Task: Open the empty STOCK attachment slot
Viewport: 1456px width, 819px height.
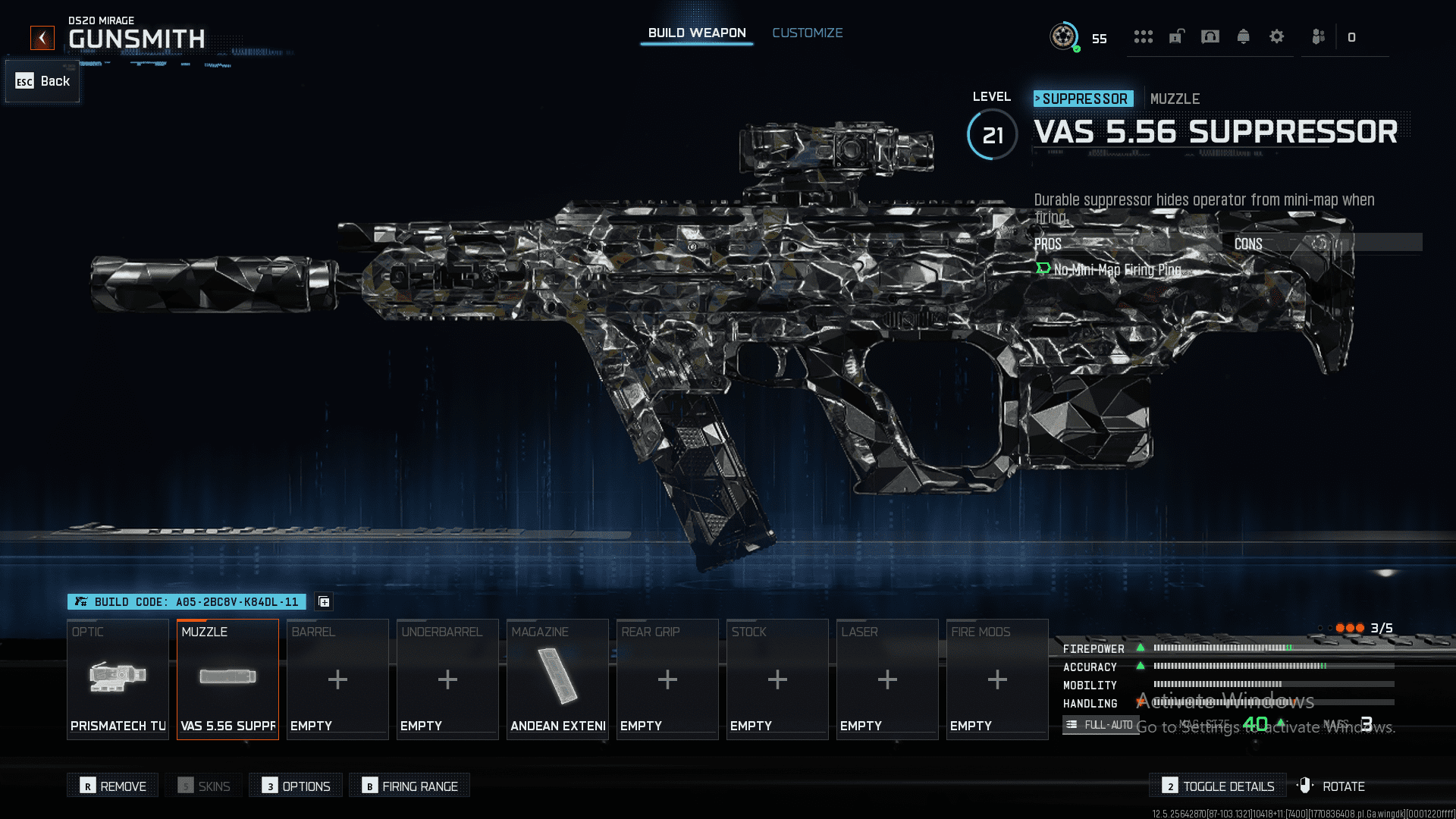Action: tap(777, 679)
